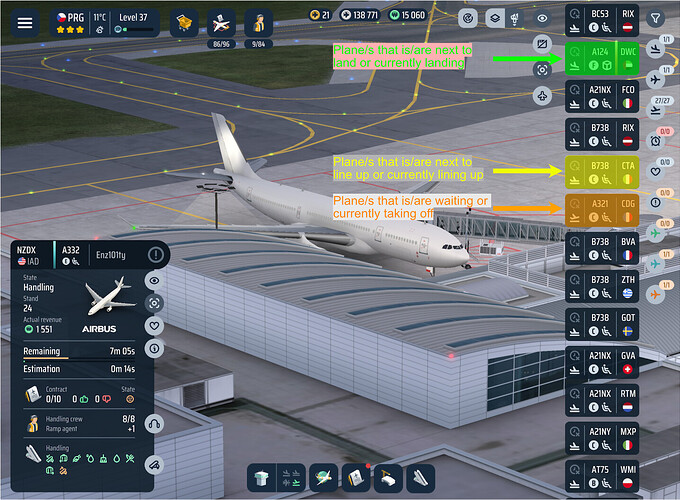Viewport: 680px width, 500px height.
Task: Open the globe destinations map button
Action: [324, 478]
